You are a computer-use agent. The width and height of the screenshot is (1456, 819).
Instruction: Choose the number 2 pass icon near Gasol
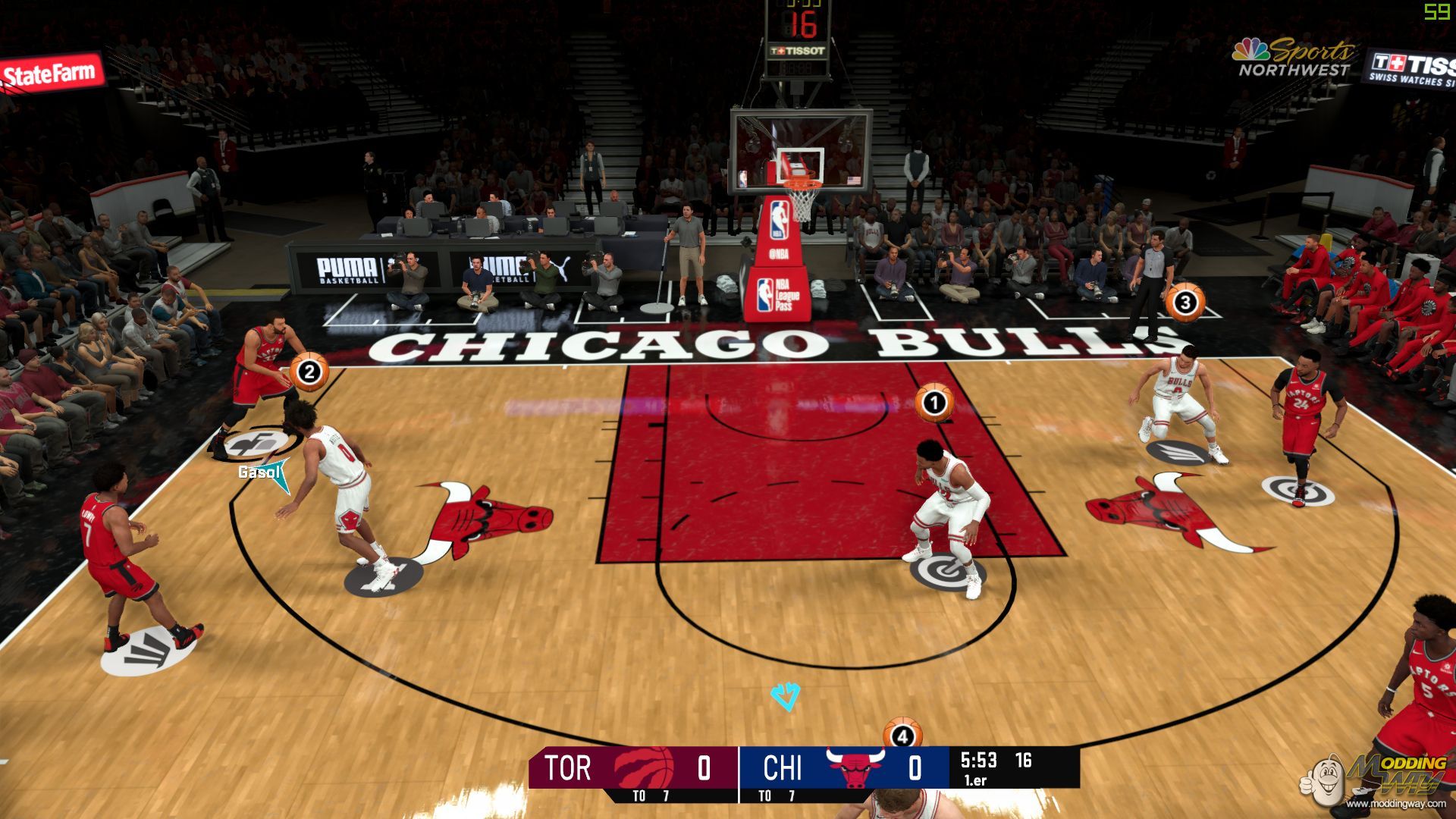(x=309, y=372)
